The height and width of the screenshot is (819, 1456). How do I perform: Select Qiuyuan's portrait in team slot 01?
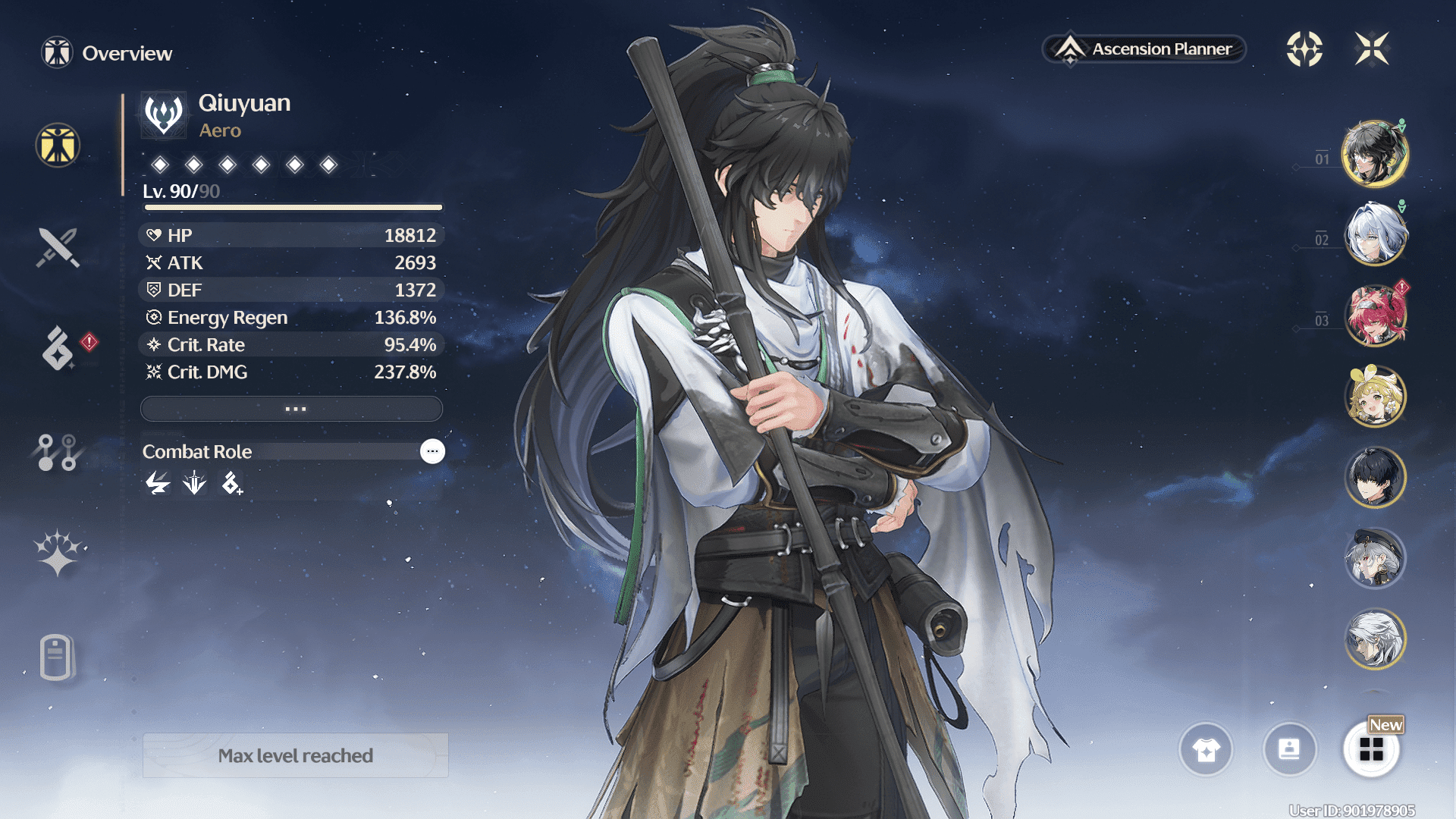(1374, 154)
